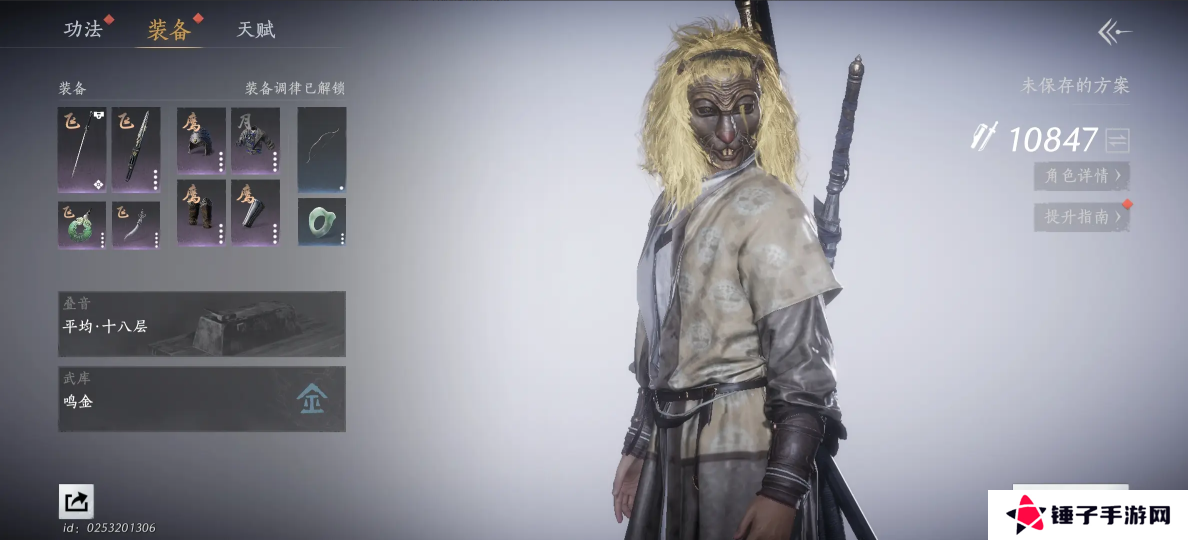
Task: Select the 装备 tab
Action: 169,29
